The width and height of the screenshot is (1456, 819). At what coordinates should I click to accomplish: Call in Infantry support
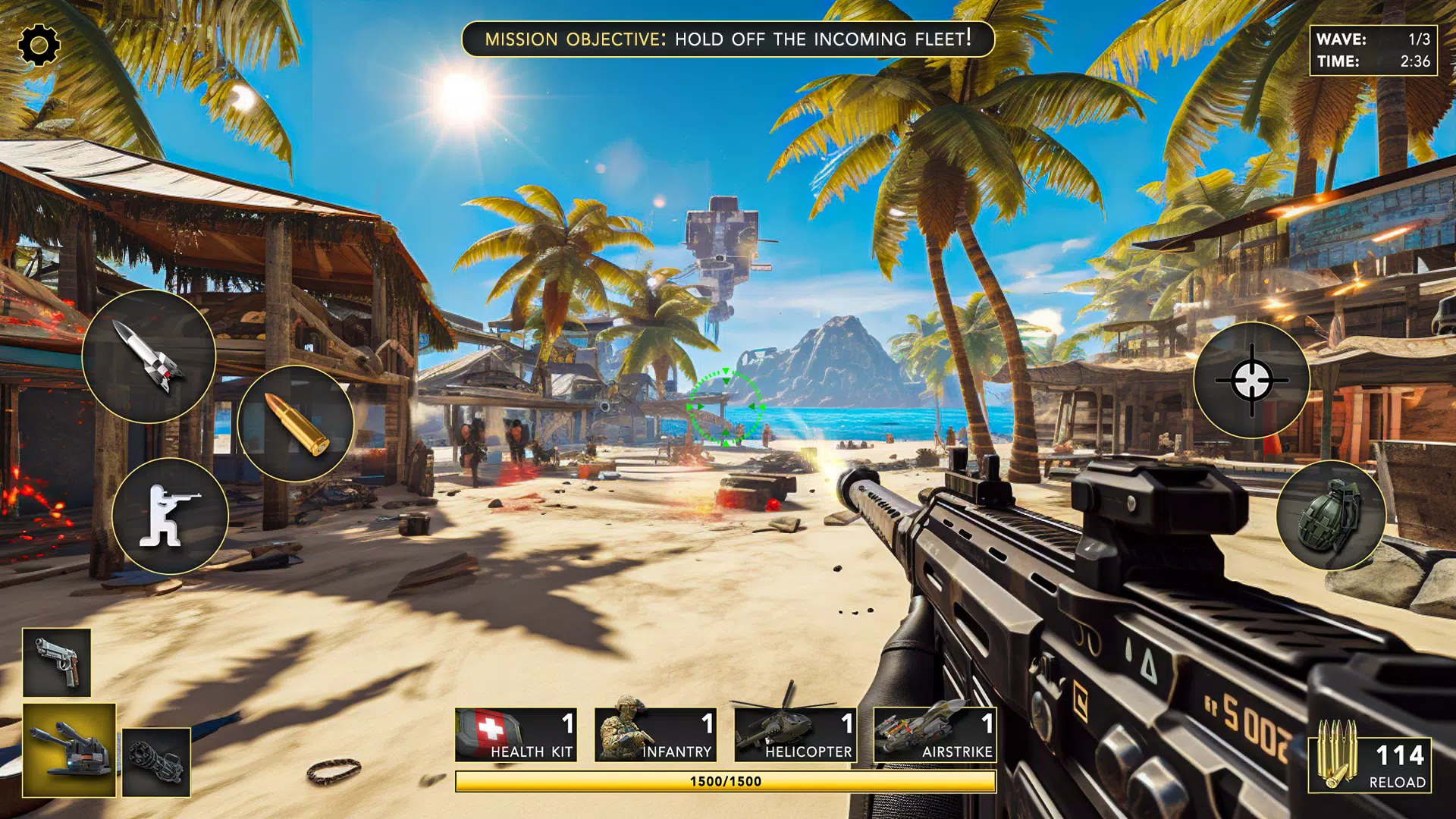pyautogui.click(x=655, y=735)
